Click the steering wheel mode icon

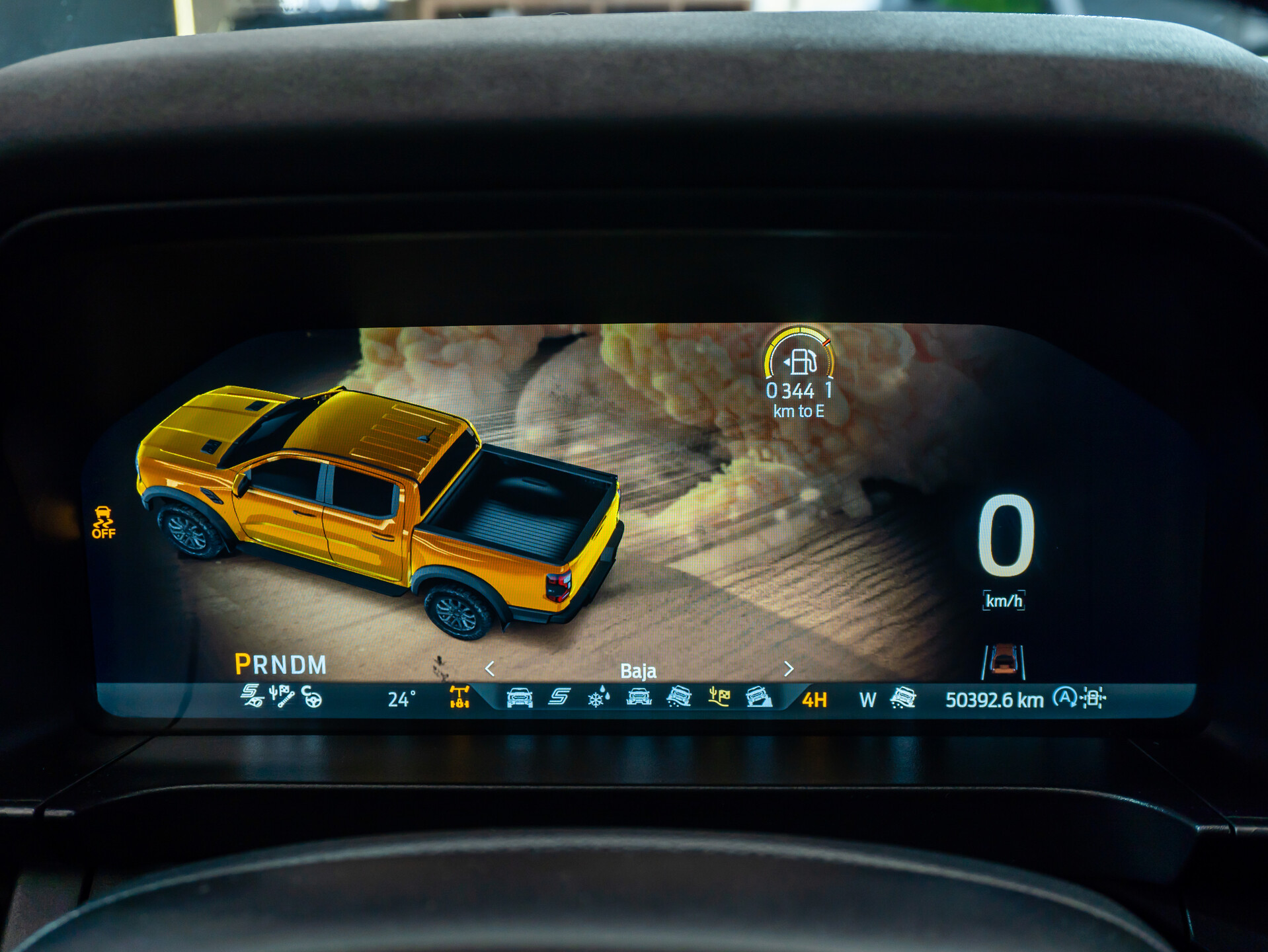311,697
